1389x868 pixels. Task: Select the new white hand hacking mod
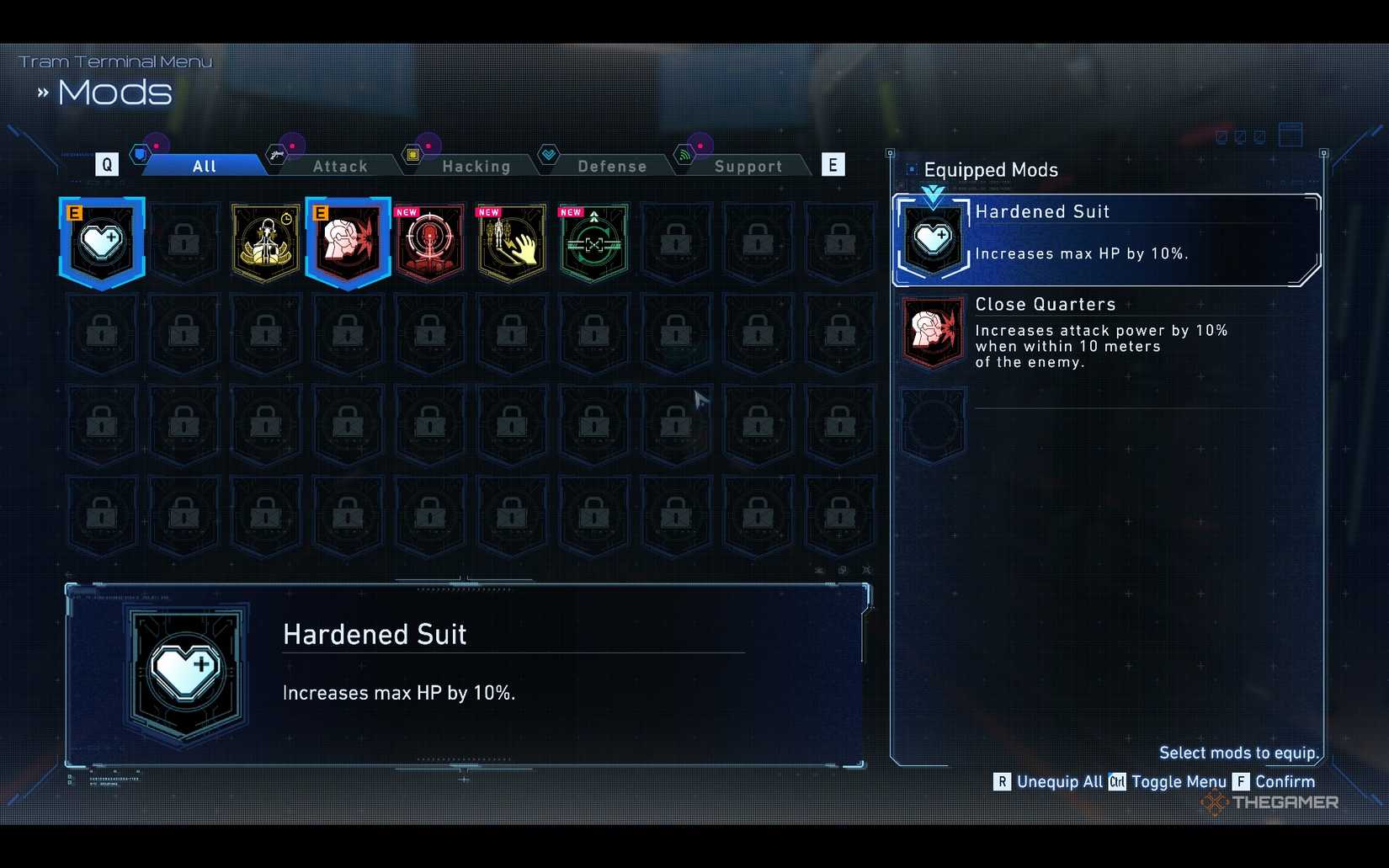coord(511,242)
